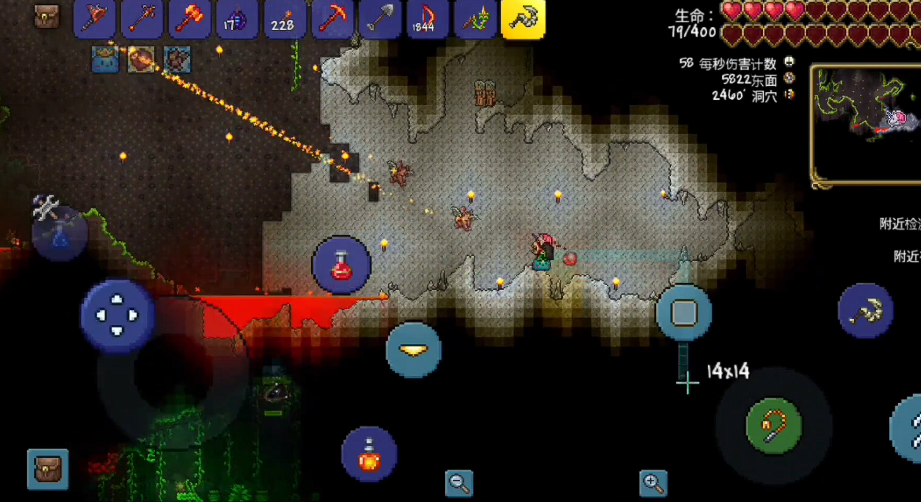
Task: Select the bomb stack of 17
Action: coord(238,18)
